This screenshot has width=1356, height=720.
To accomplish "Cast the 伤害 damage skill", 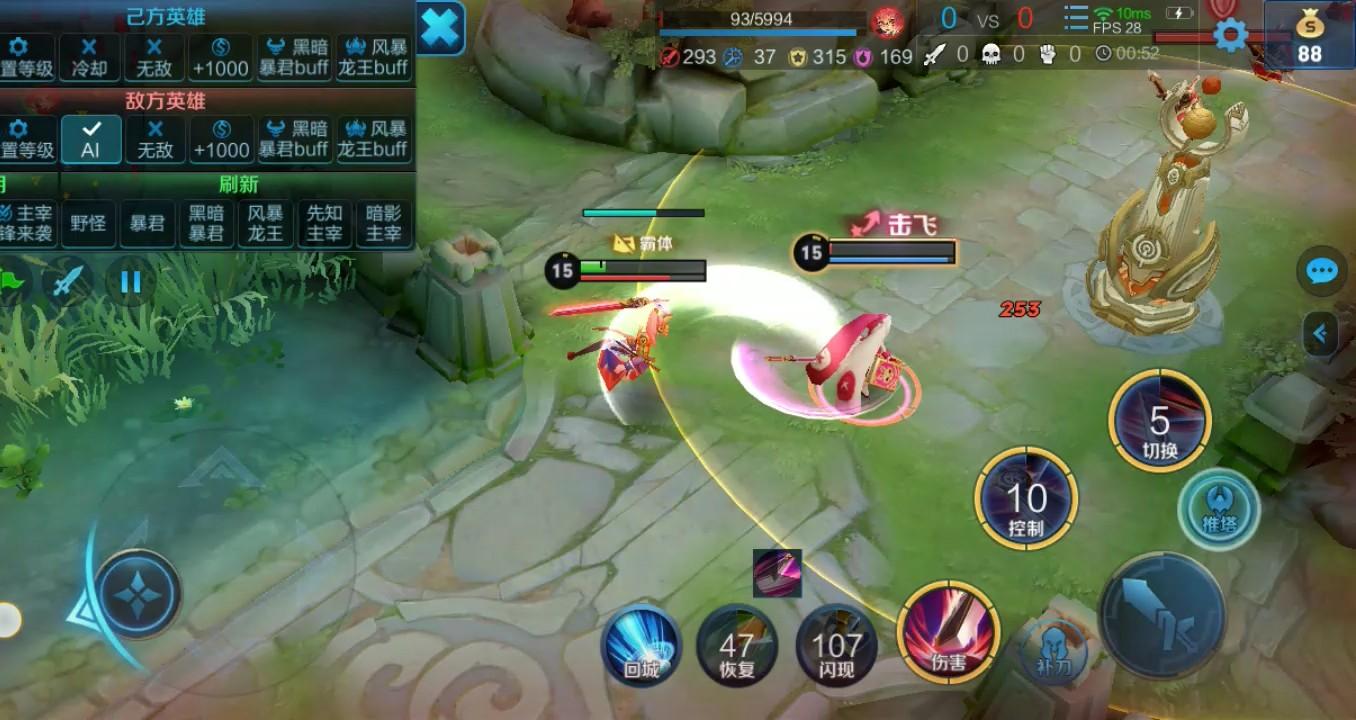I will [948, 631].
